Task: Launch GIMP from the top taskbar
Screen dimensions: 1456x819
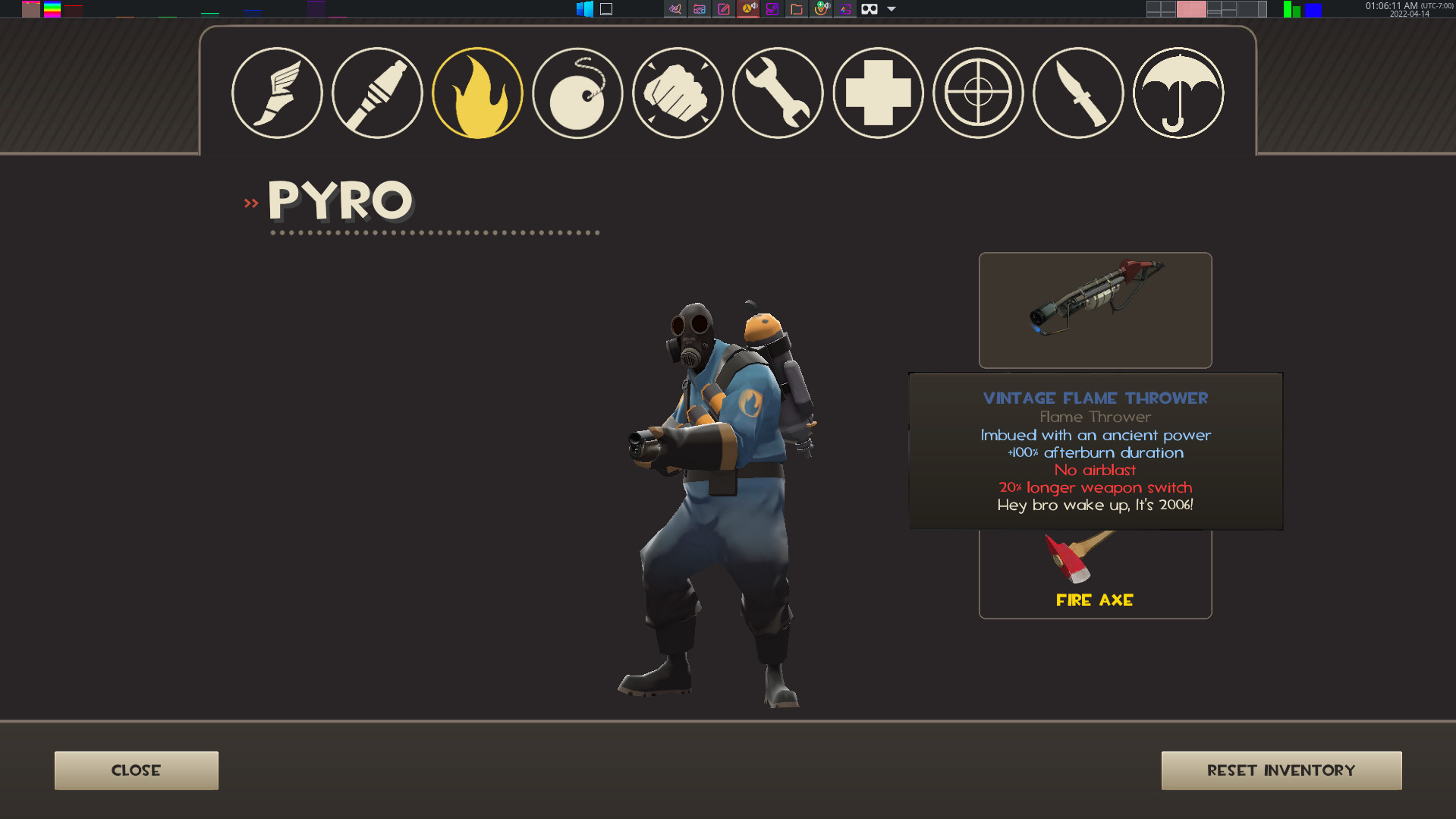Action: [675, 9]
